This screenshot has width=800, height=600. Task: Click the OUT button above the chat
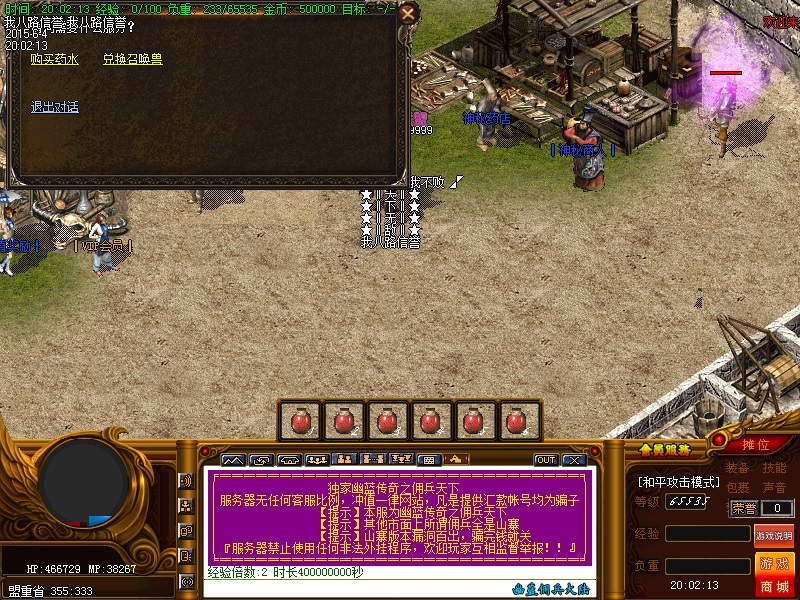545,460
